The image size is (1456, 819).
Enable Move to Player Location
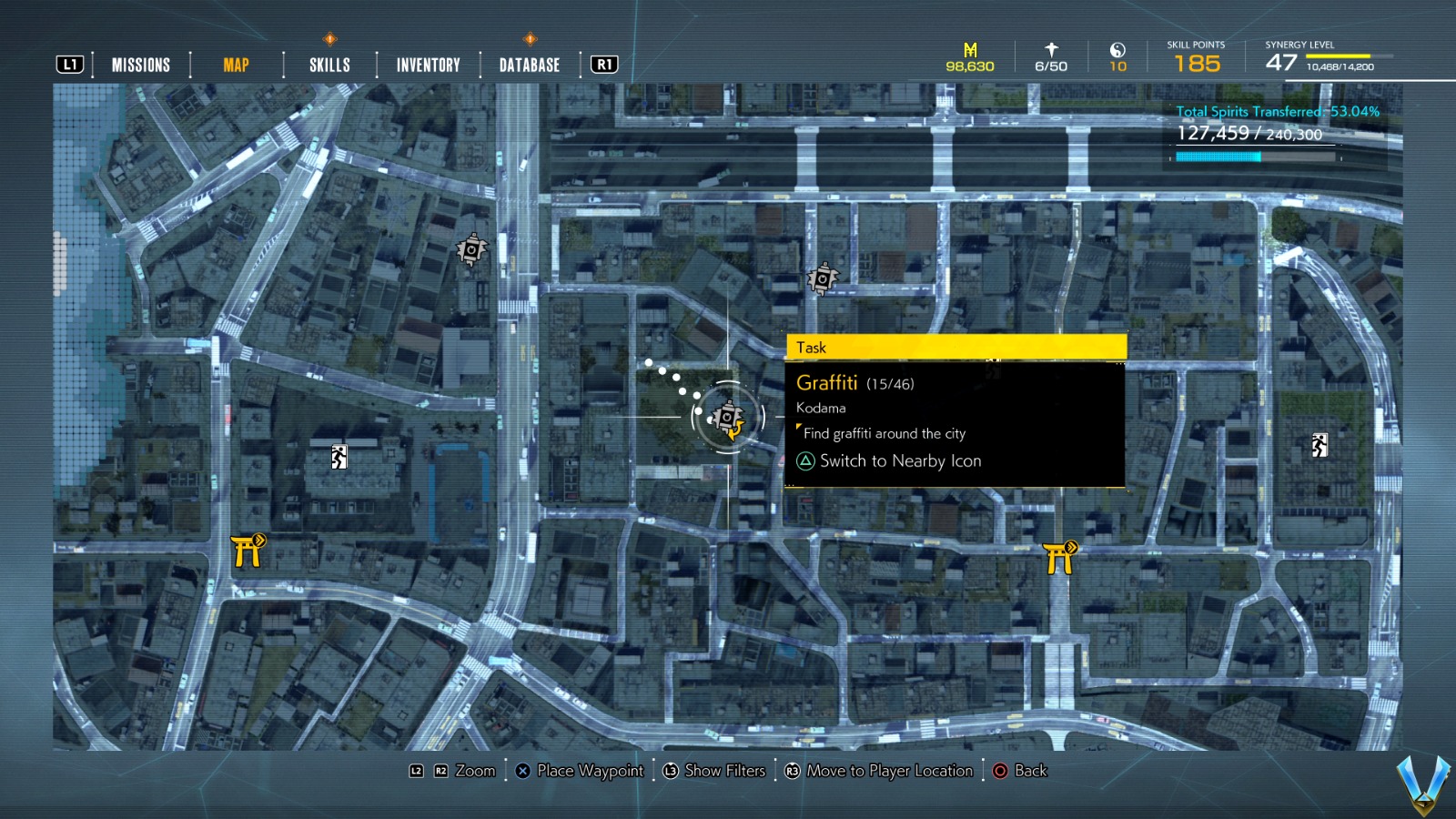(x=880, y=771)
